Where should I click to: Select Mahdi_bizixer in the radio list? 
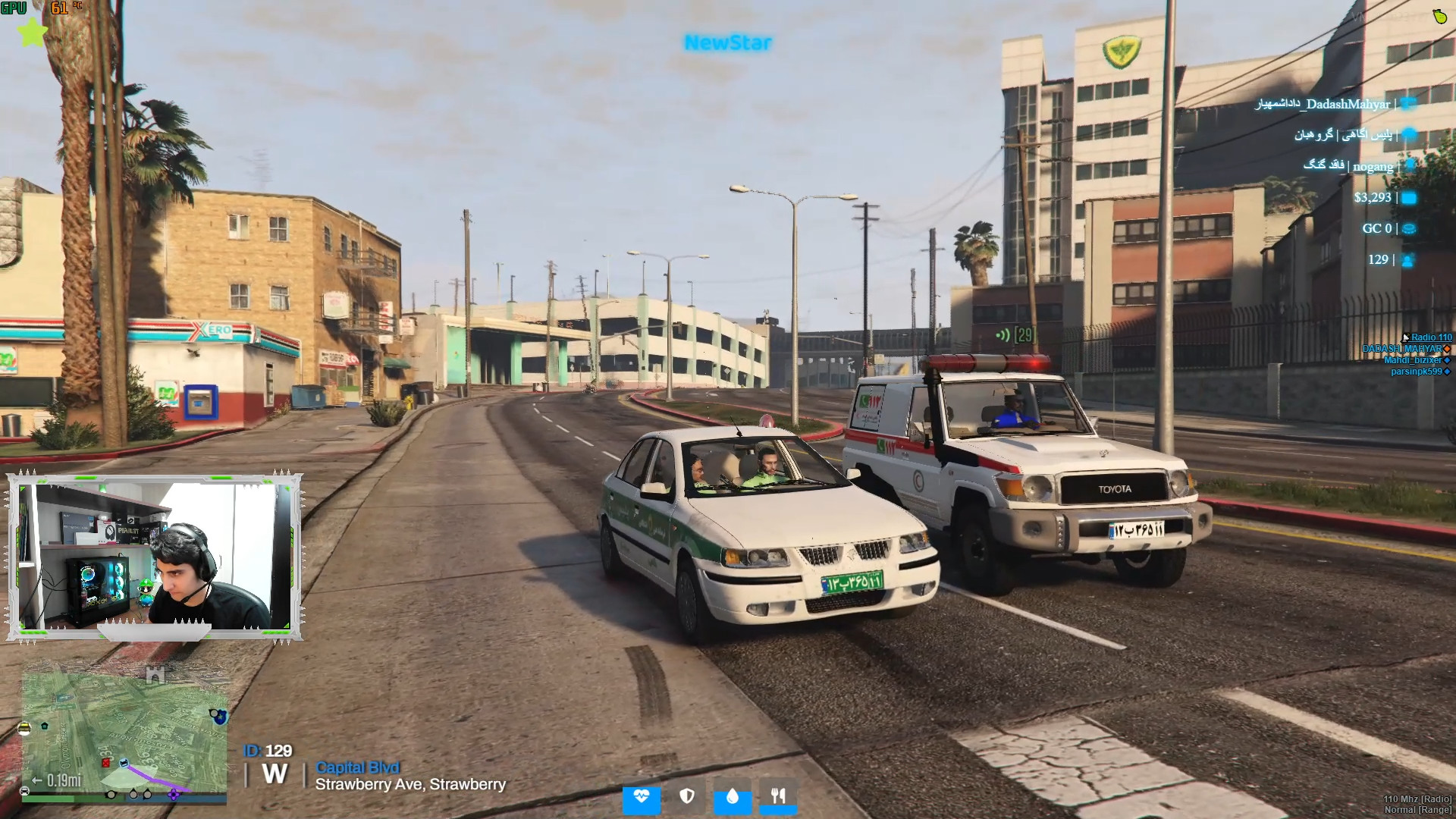coord(1412,360)
